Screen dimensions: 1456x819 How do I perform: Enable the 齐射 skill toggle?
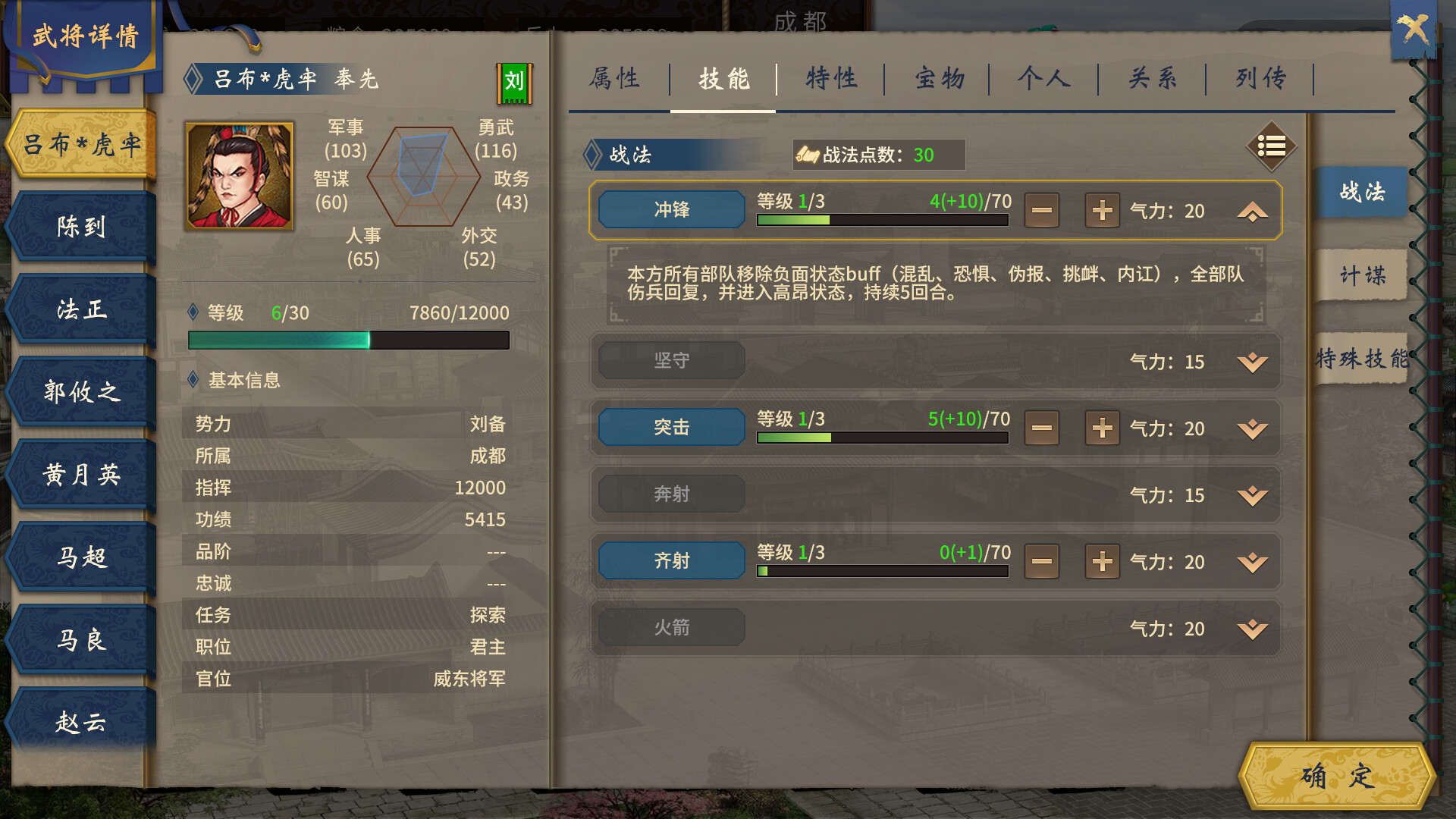670,560
